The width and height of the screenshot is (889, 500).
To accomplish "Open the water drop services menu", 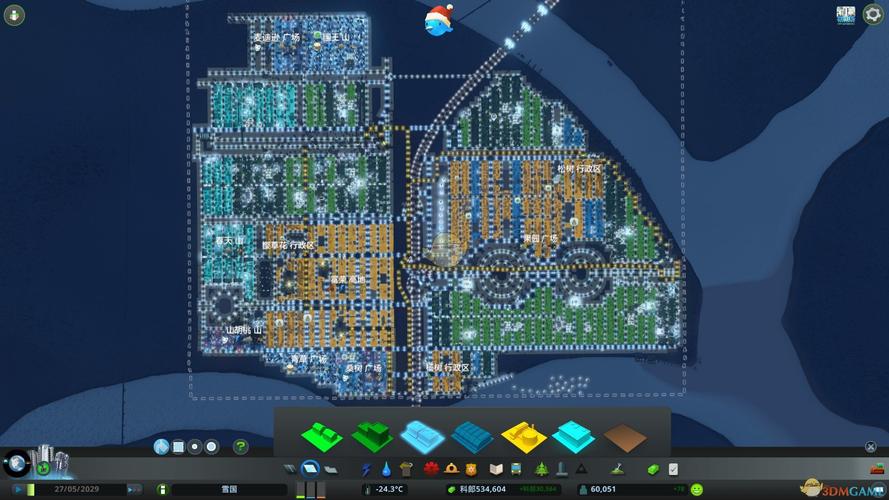I will point(386,468).
